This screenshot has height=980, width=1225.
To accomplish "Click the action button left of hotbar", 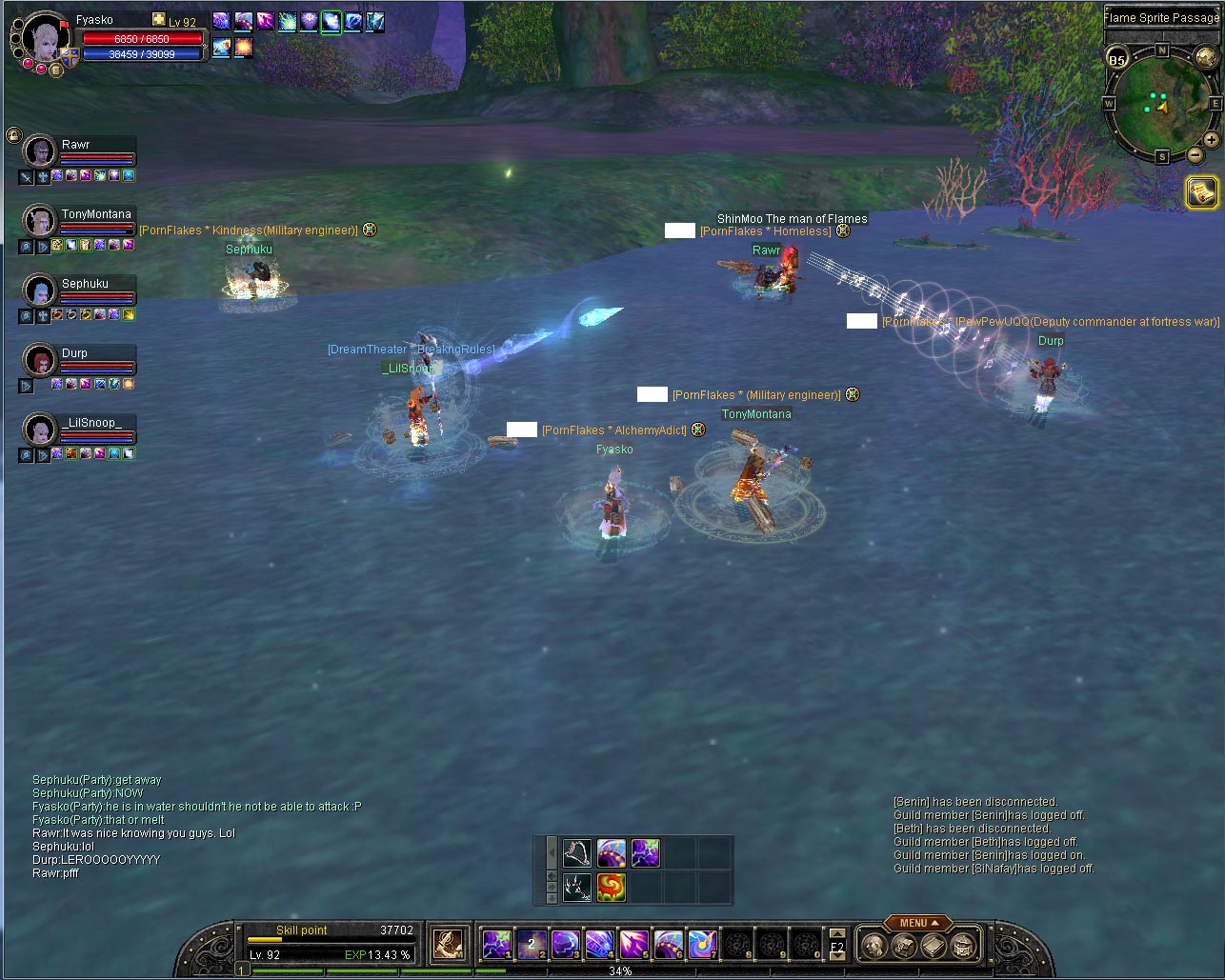I will pos(447,944).
